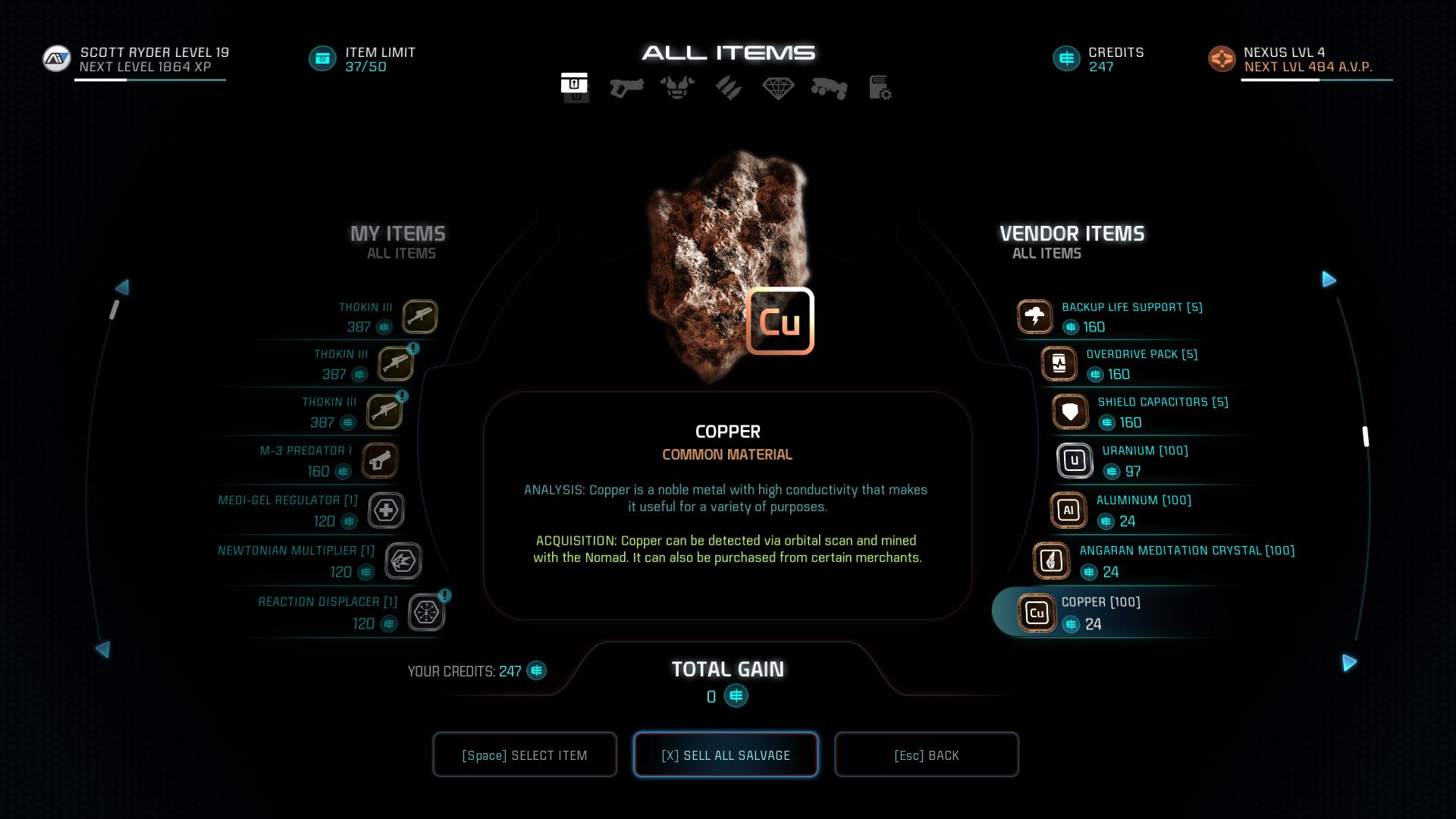Switch to the weapons category tab

[x=626, y=88]
